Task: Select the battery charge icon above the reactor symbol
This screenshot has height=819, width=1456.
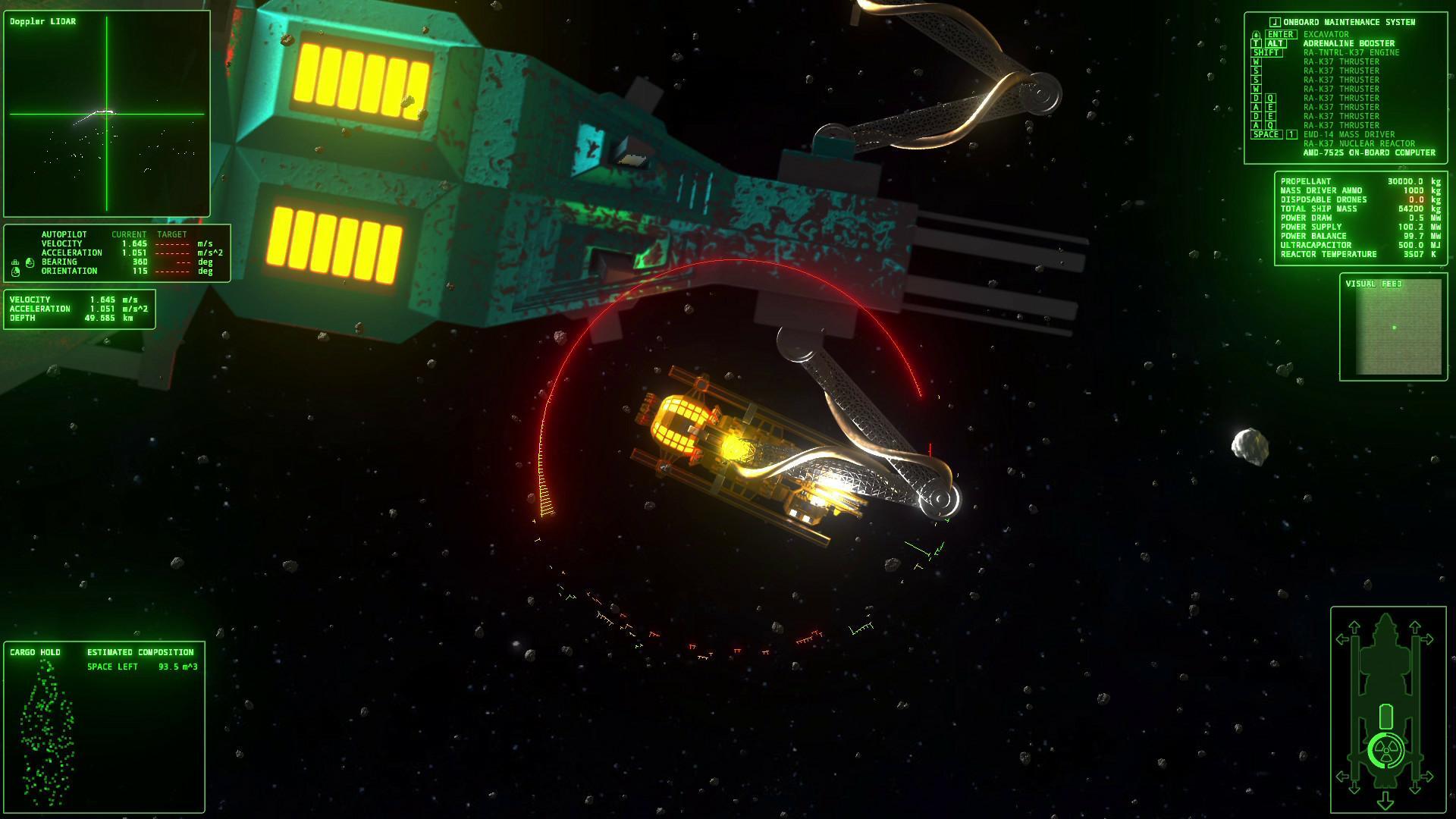Action: (x=1385, y=716)
